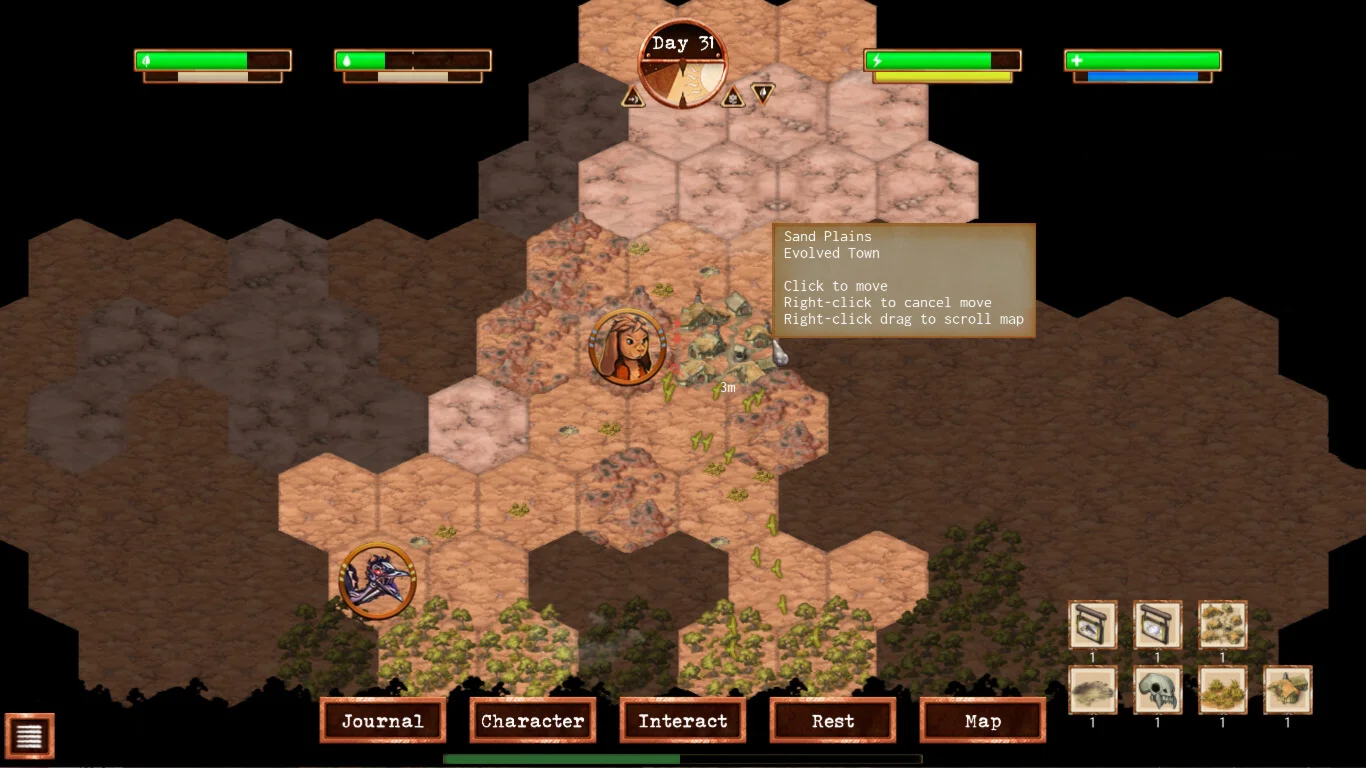Choose the Rest button
Image resolution: width=1366 pixels, height=768 pixels.
[833, 720]
